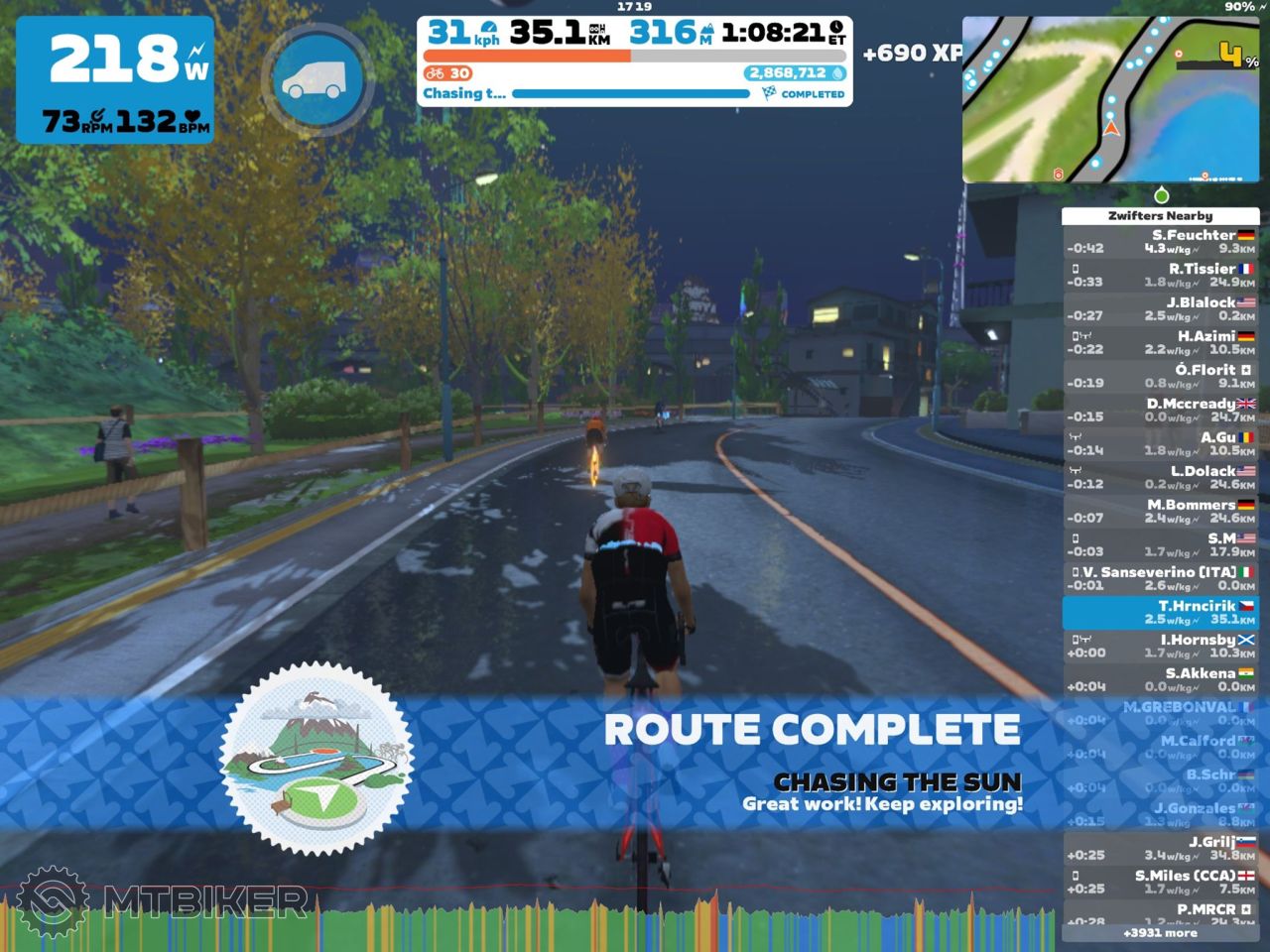Screen dimensions: 1270x952
Task: Select R.Tissier from Zwifters Nearby
Action: (1160, 276)
